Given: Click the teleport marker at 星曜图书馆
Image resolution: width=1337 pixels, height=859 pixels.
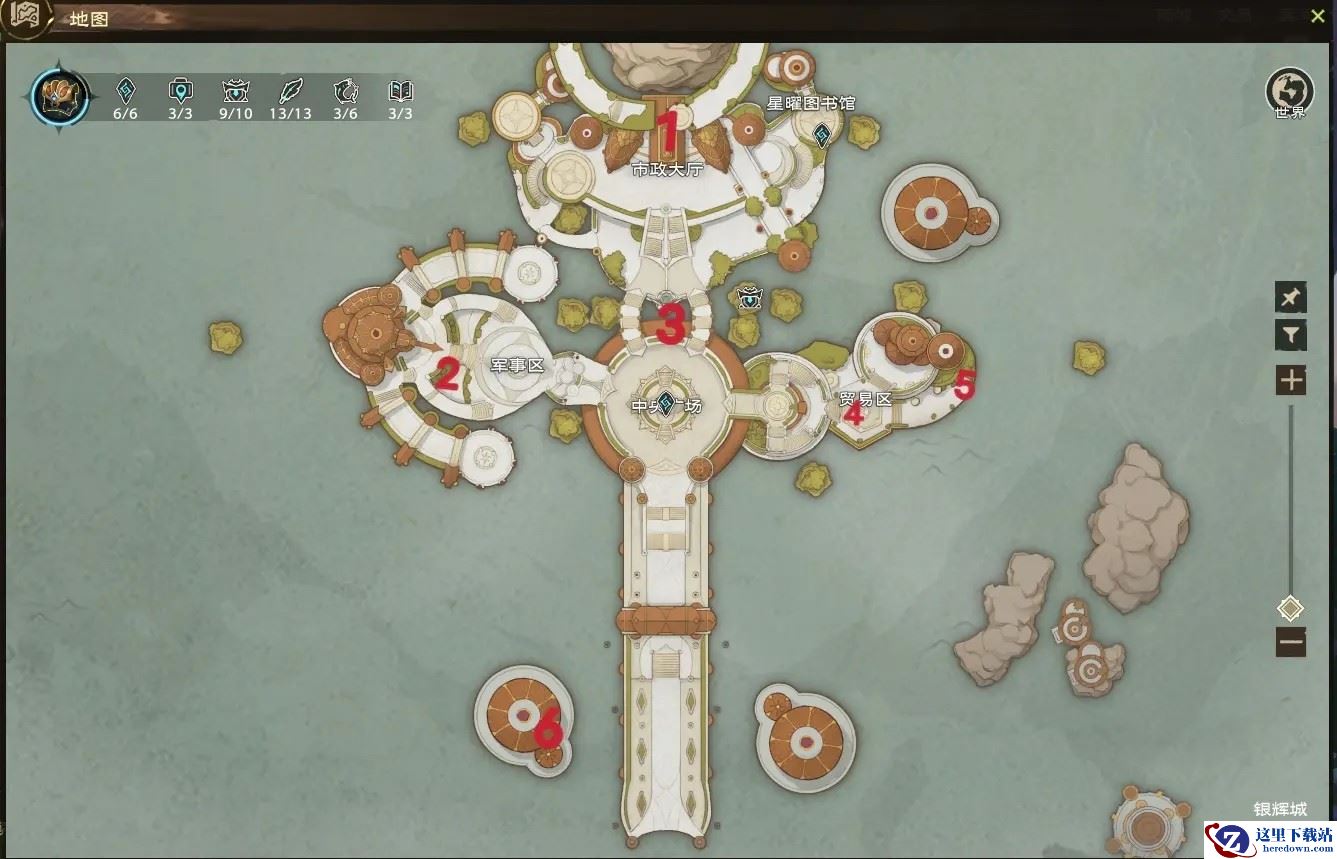Looking at the screenshot, I should pos(822,134).
